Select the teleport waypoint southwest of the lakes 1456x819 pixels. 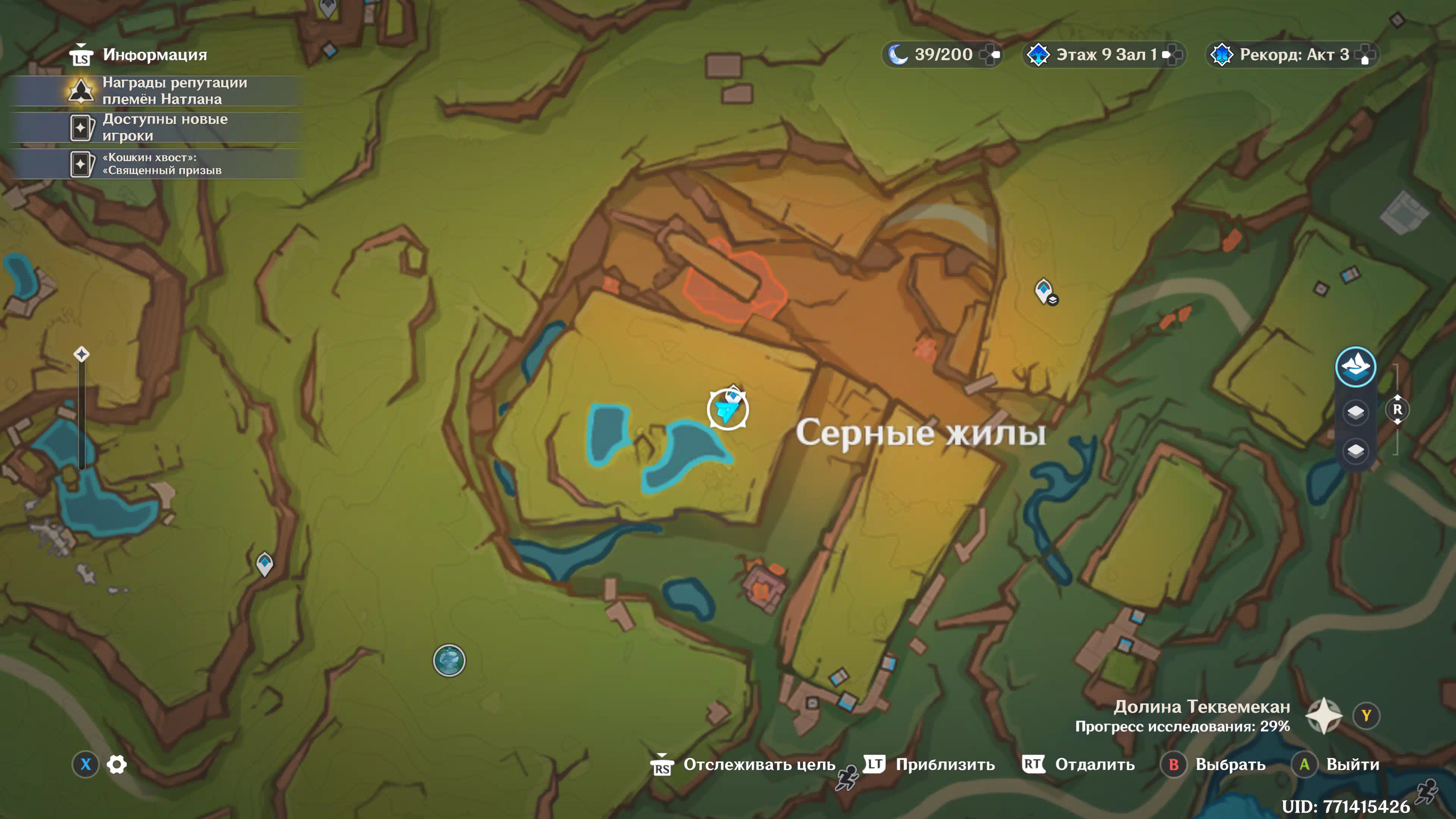point(265,563)
